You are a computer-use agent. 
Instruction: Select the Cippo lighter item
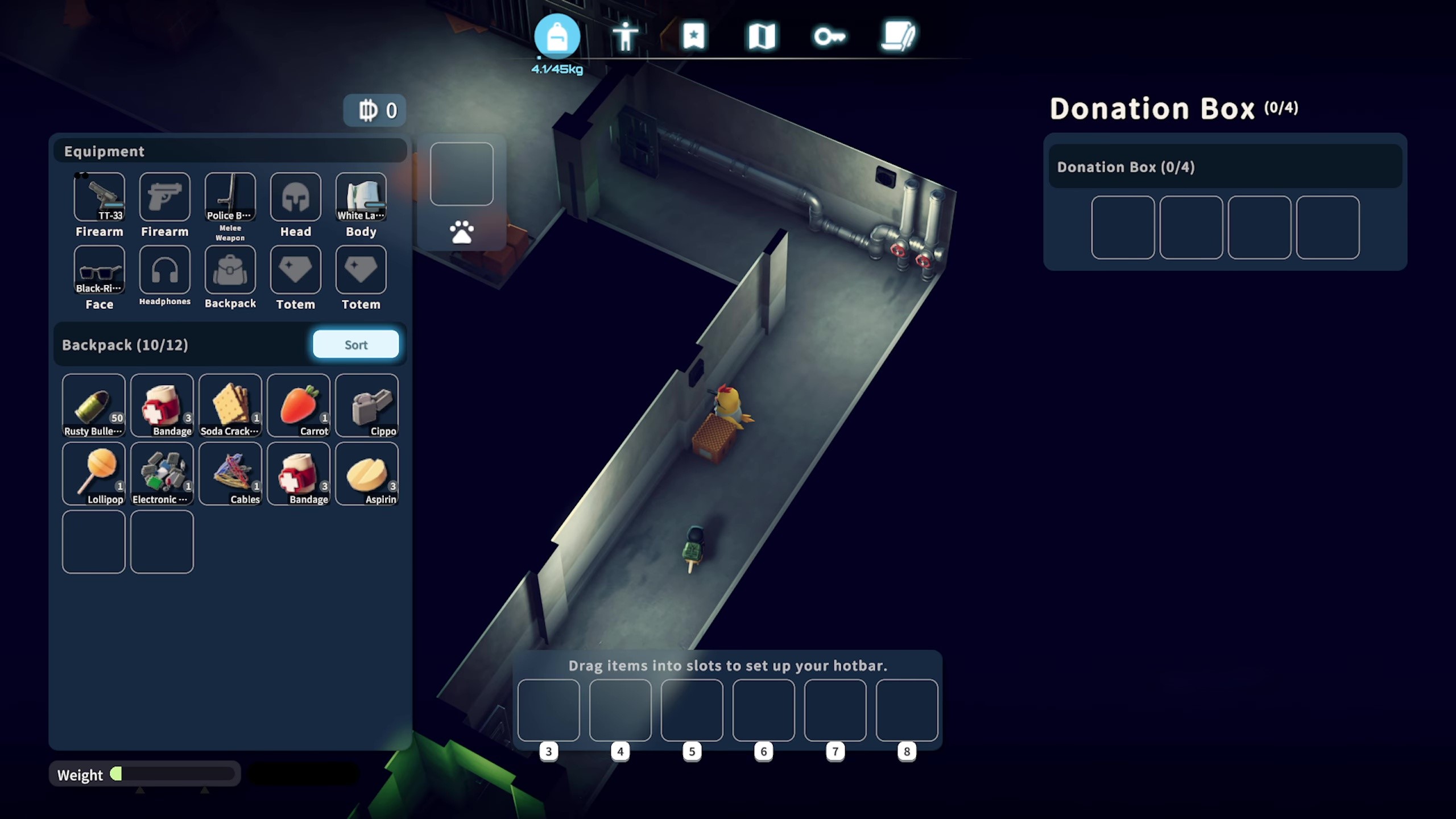point(367,405)
